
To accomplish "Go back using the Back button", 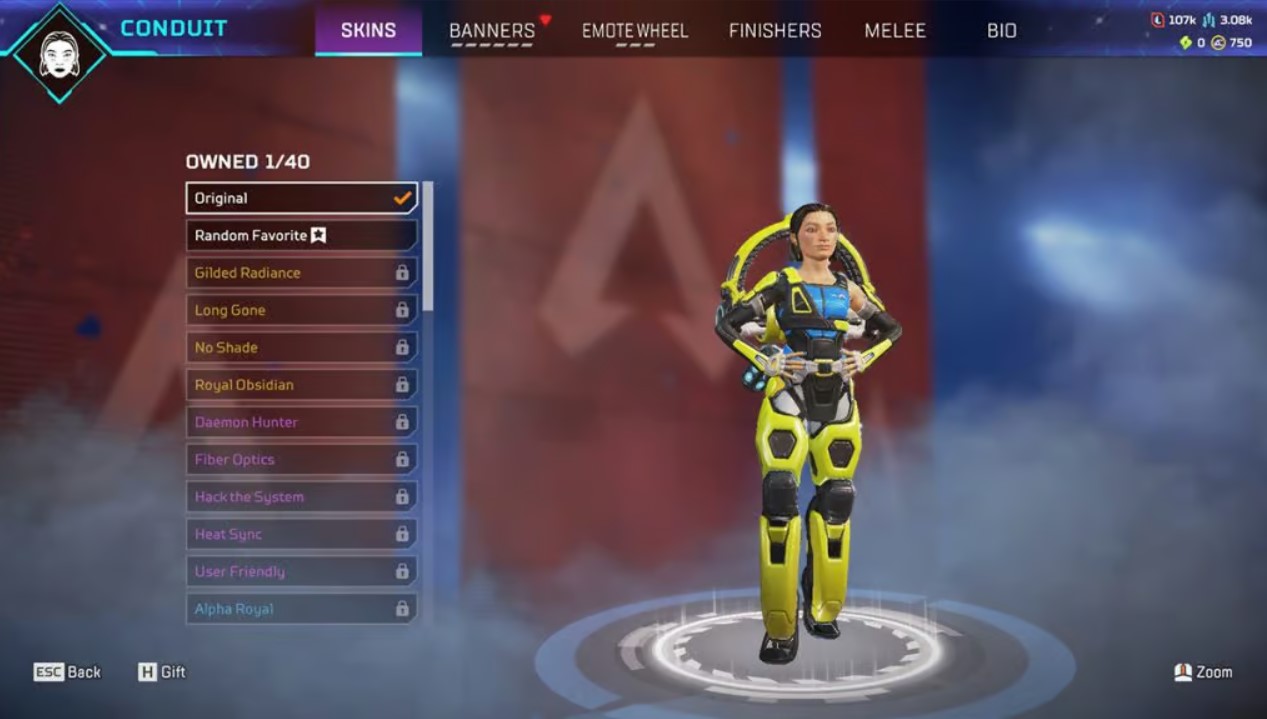I will pyautogui.click(x=68, y=672).
